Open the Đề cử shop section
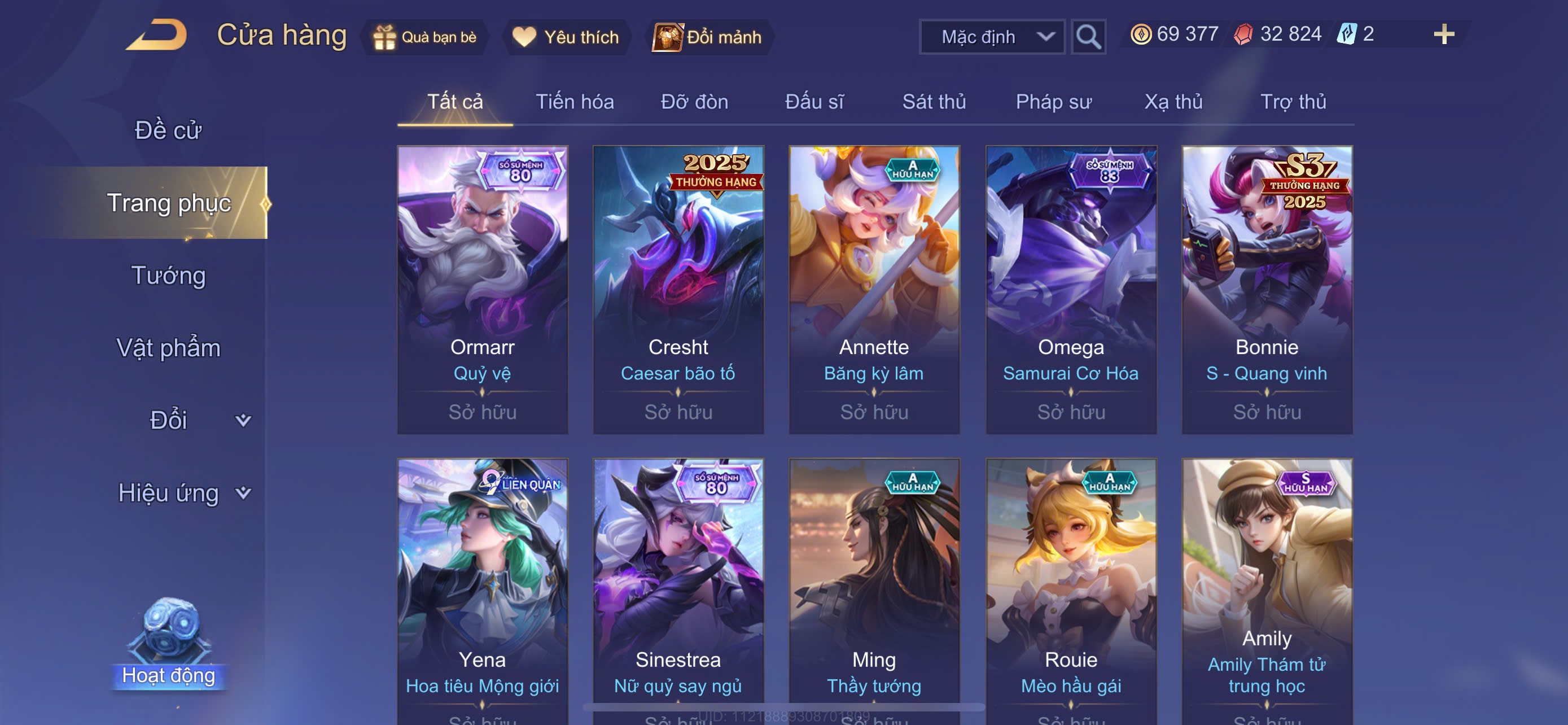Screen dimensions: 1568x725 [168, 130]
